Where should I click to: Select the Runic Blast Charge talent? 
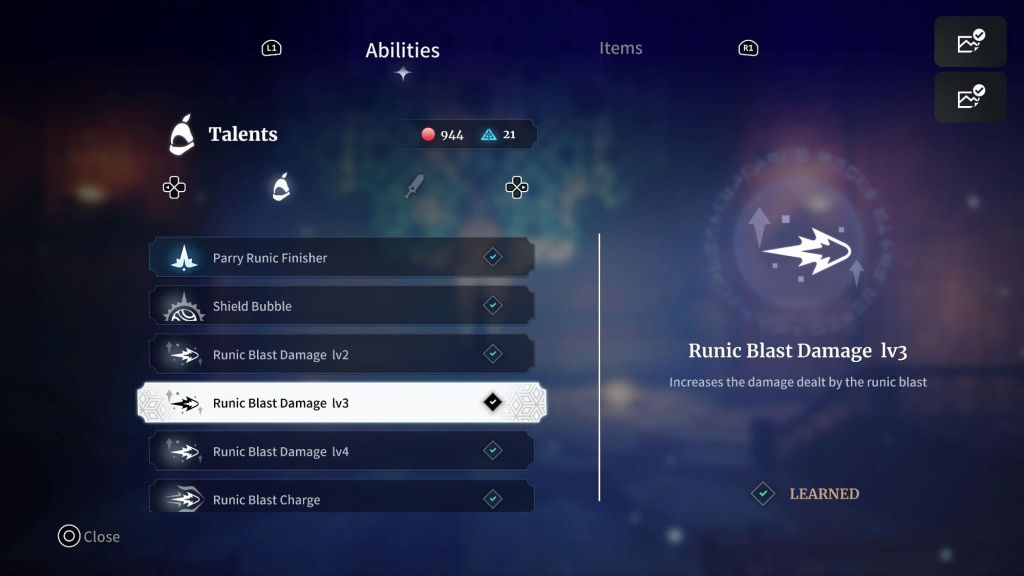pos(341,497)
